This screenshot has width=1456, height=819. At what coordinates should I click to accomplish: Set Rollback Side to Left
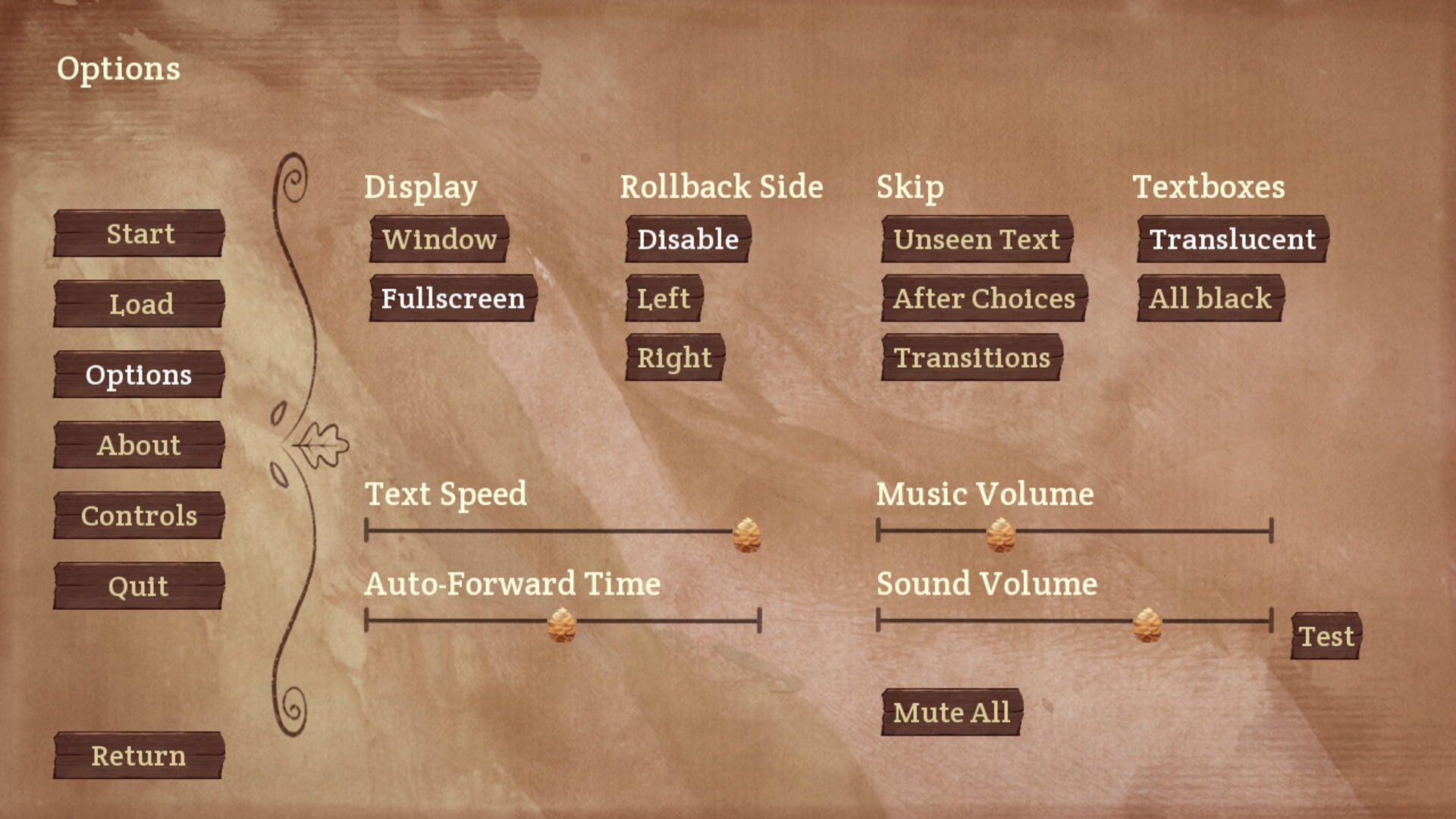pos(662,299)
